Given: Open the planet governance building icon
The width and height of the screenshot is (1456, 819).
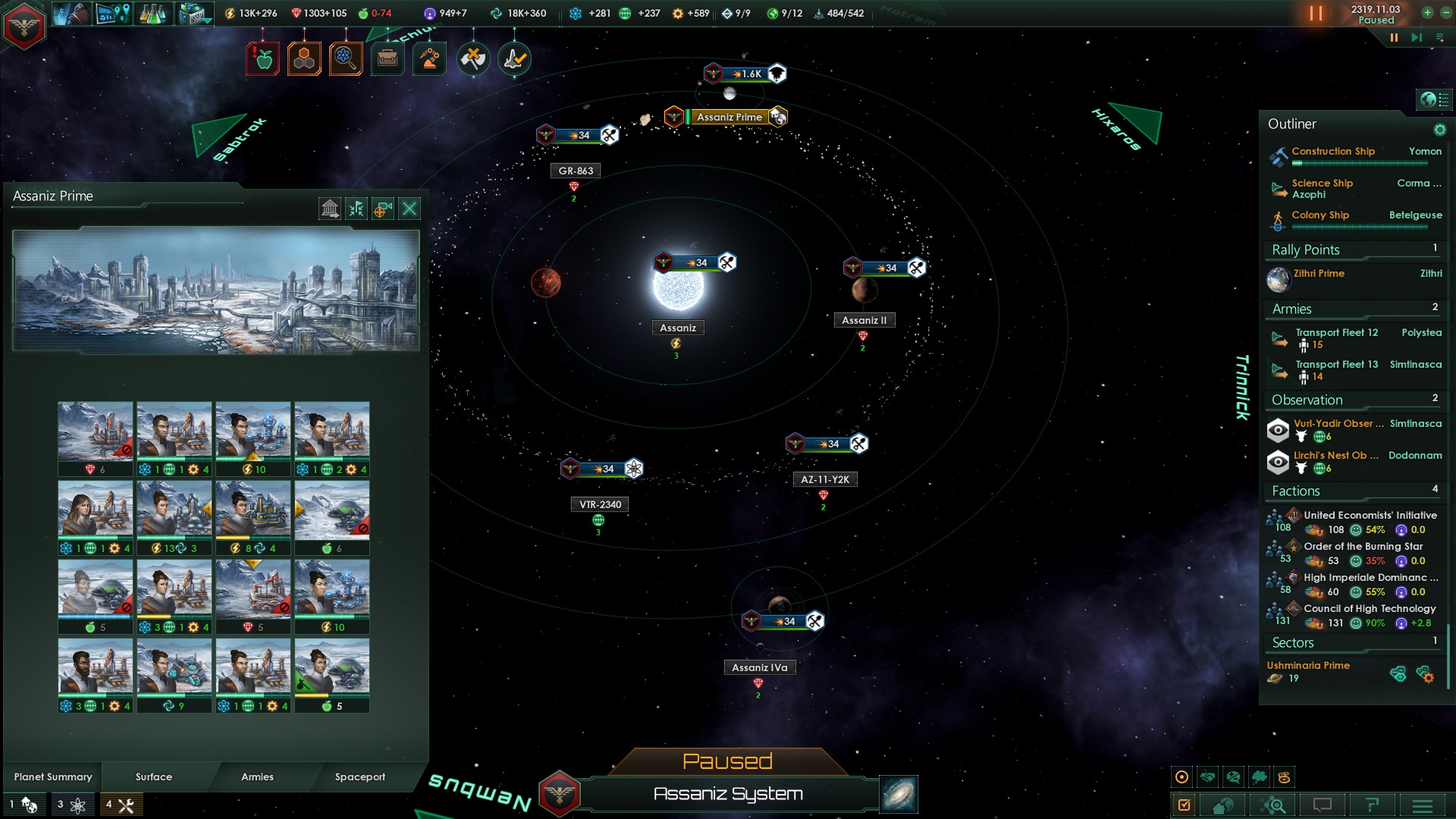Looking at the screenshot, I should click(330, 209).
